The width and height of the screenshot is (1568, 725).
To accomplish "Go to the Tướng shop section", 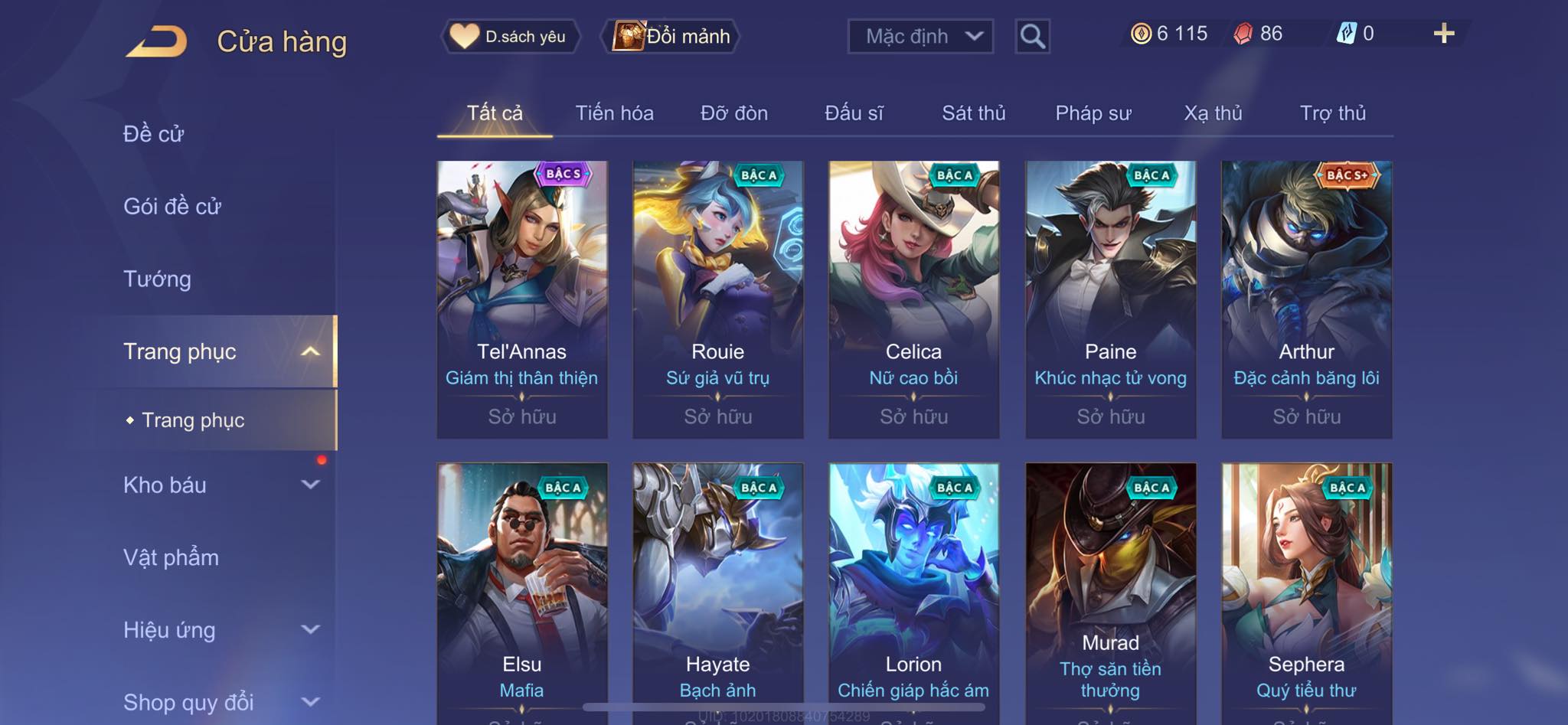I will 157,279.
